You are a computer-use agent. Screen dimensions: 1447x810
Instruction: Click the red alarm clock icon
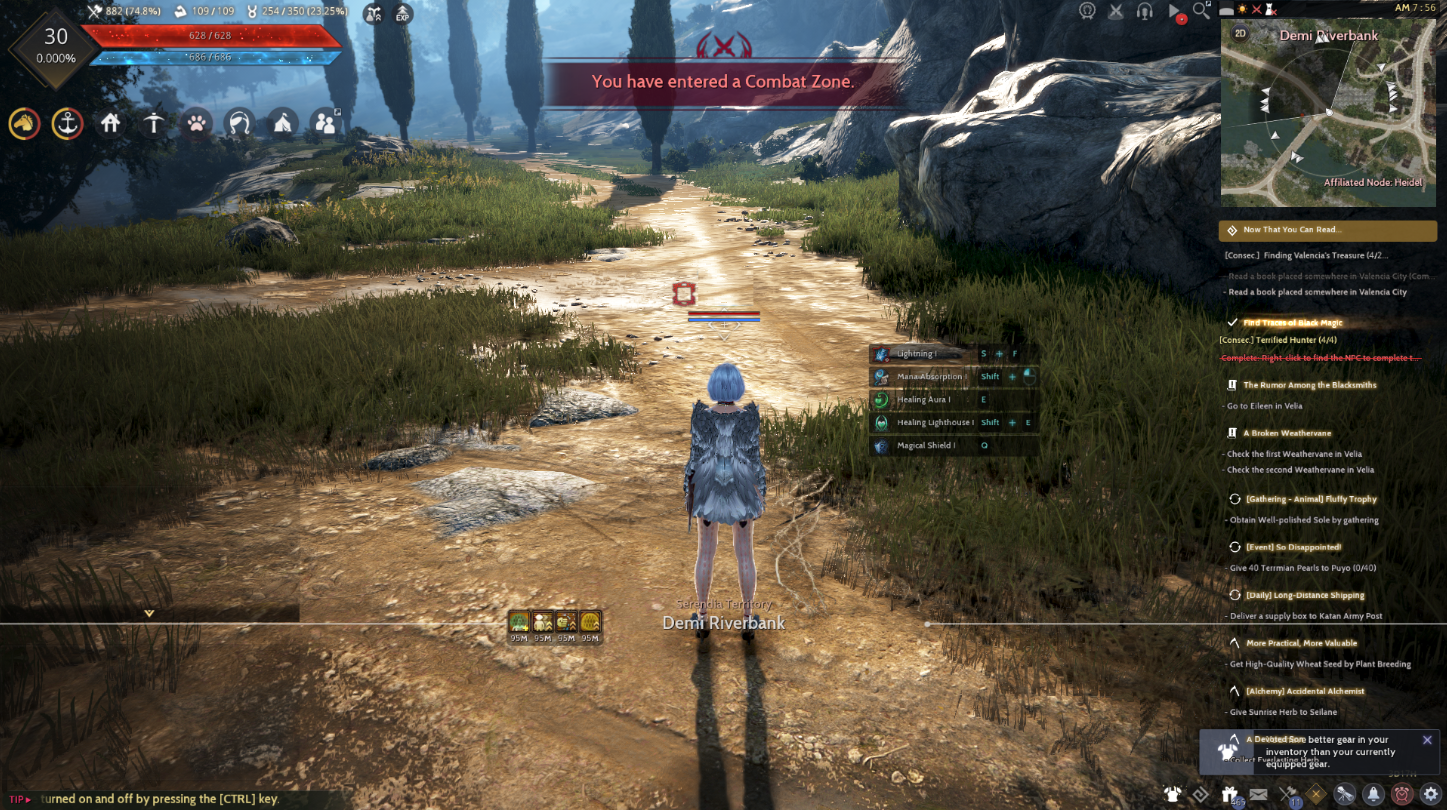(x=1402, y=793)
